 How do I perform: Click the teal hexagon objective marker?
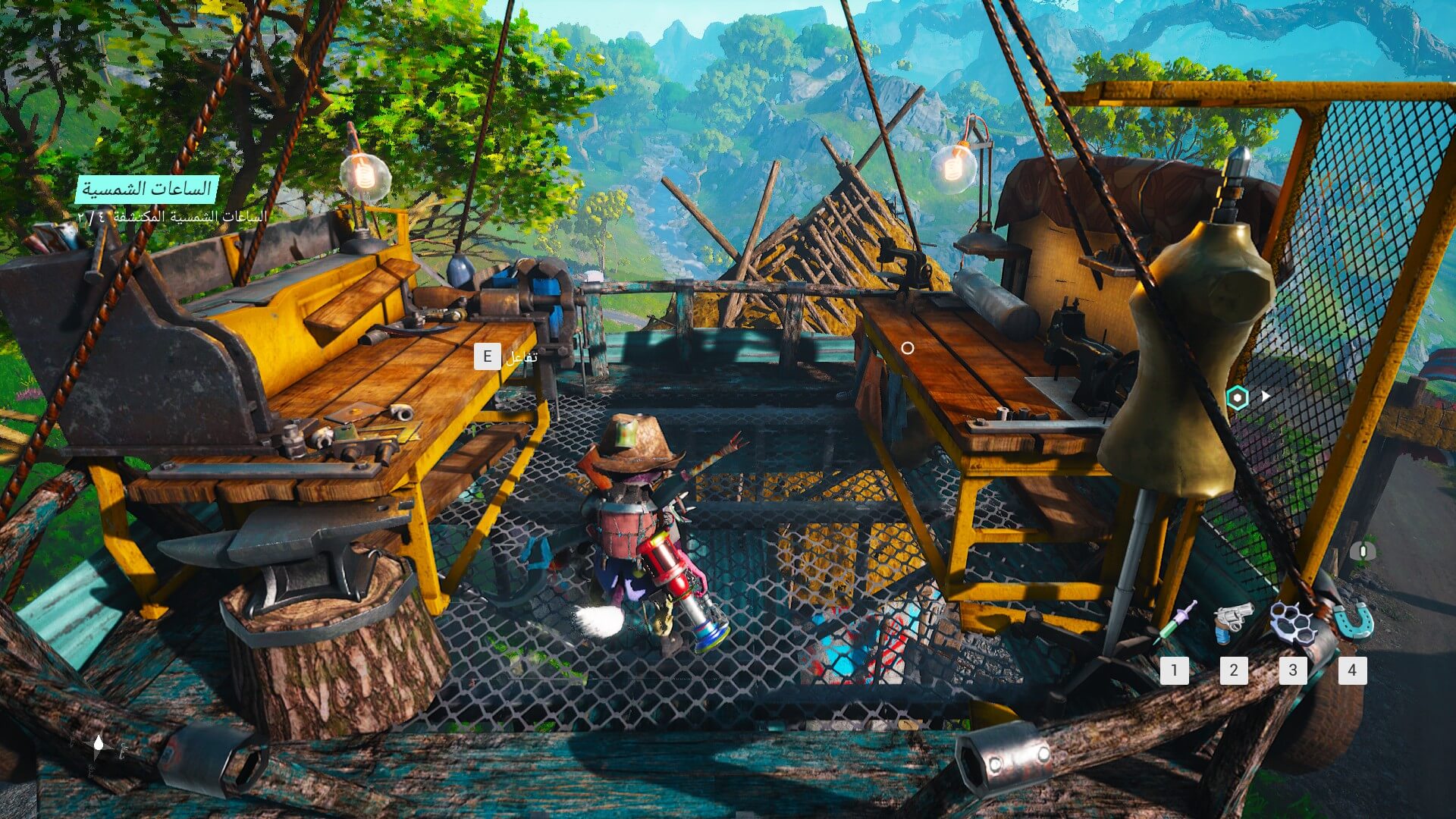(1238, 397)
